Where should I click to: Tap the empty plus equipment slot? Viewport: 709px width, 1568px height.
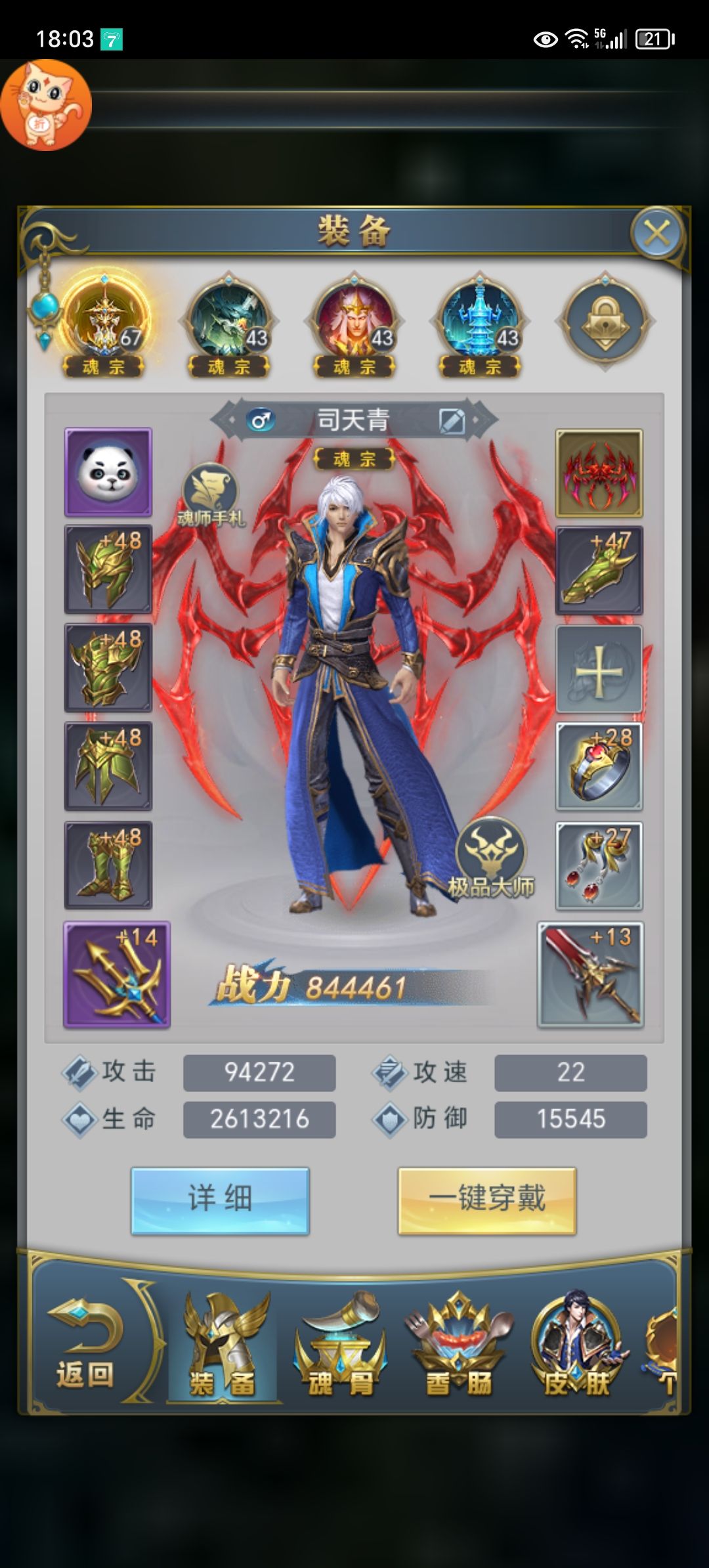click(x=599, y=669)
